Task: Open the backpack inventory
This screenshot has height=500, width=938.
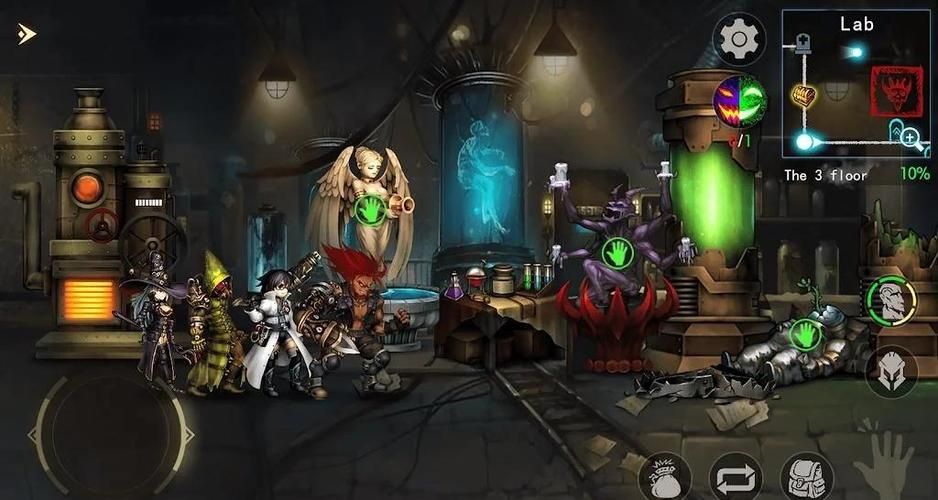Action: pos(807,476)
